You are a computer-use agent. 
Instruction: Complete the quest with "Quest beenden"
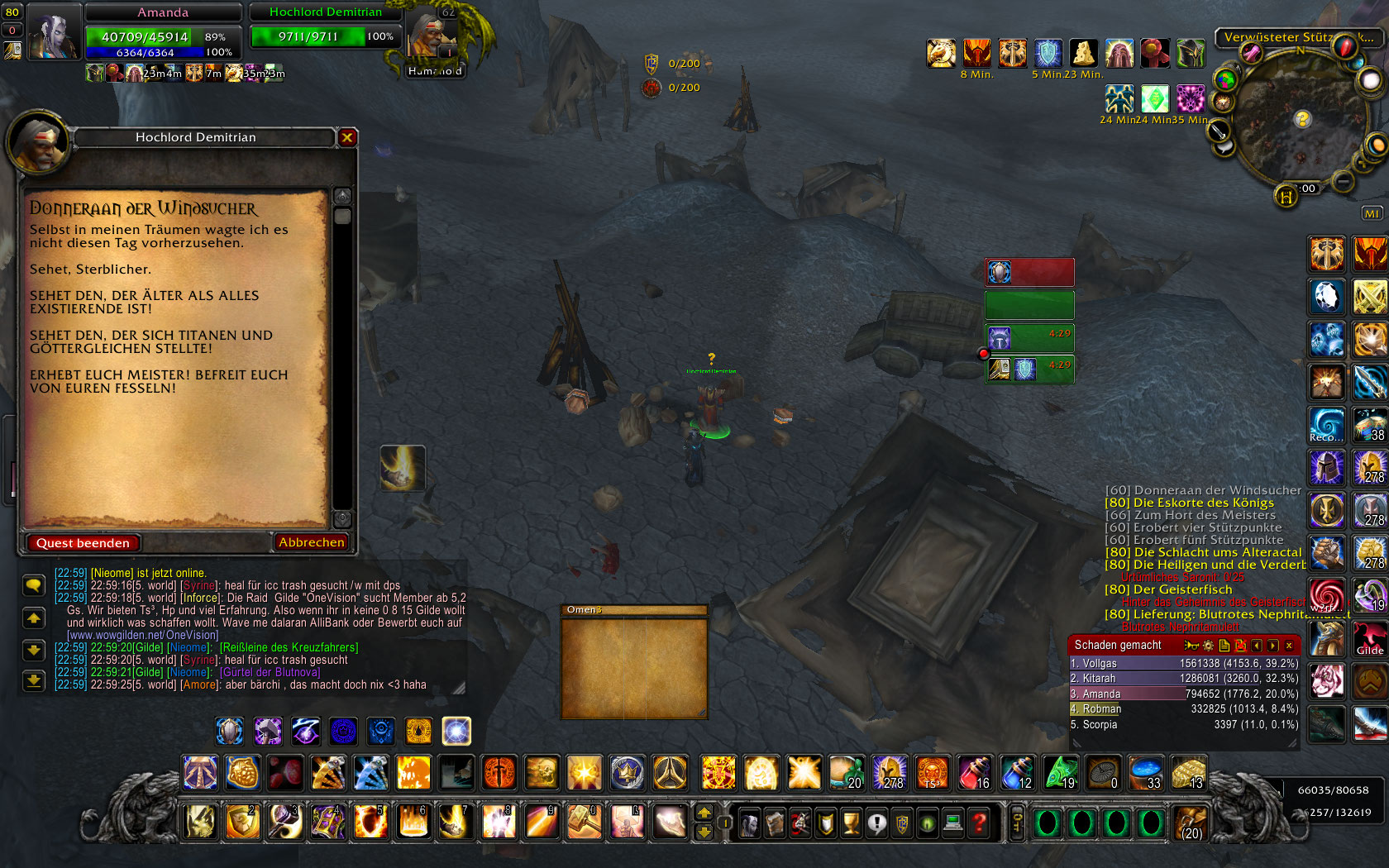(x=83, y=543)
